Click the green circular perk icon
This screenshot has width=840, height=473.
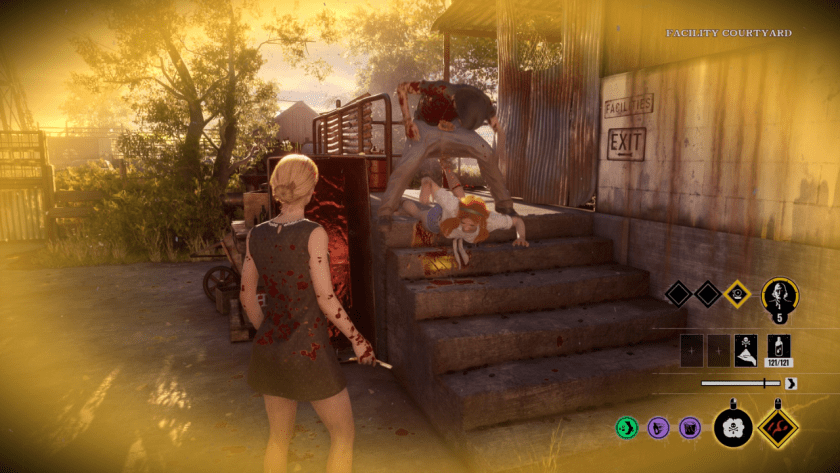pos(627,428)
